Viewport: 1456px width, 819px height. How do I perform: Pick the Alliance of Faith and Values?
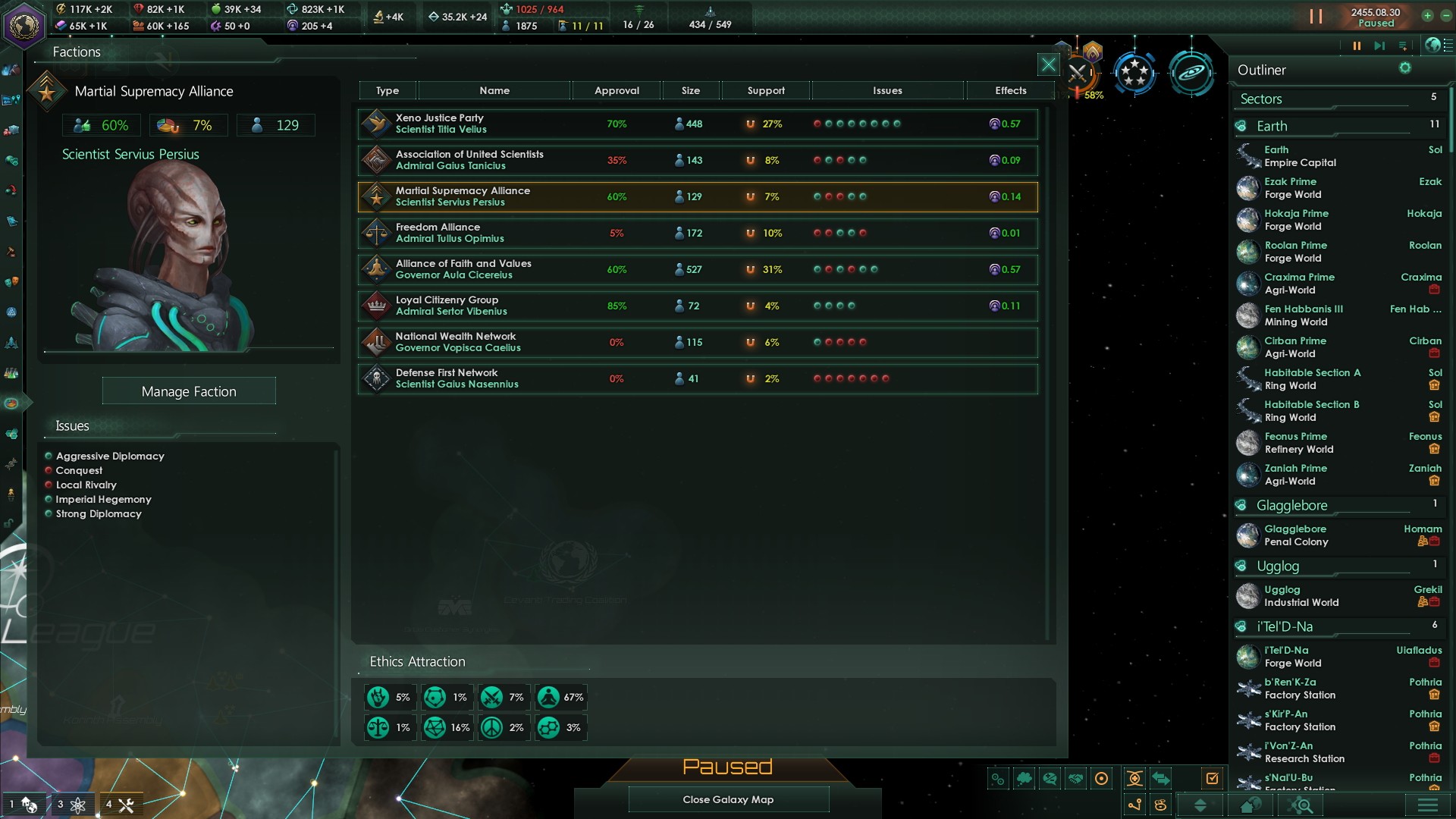click(697, 270)
